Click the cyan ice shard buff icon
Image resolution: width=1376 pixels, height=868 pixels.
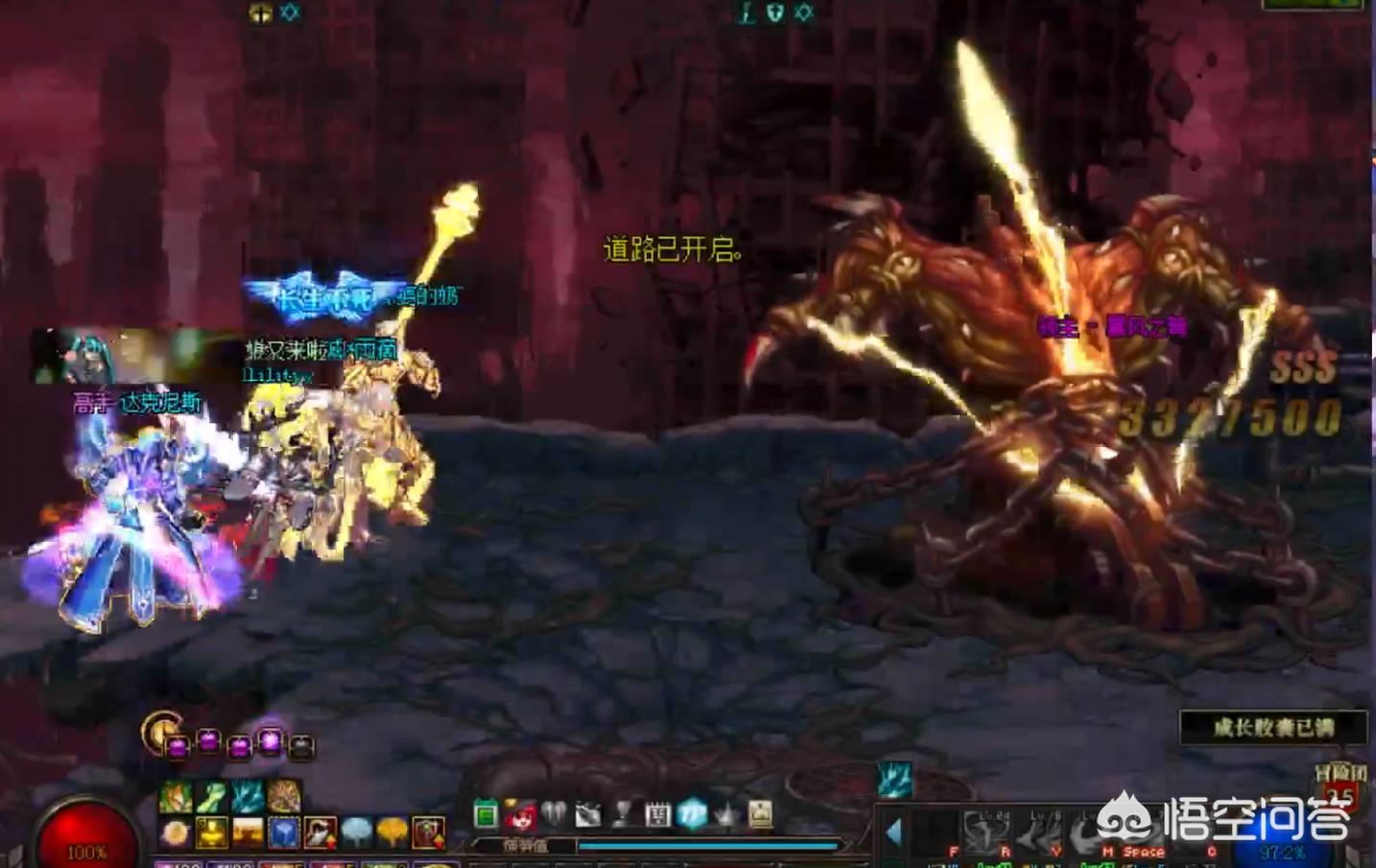coord(894,780)
